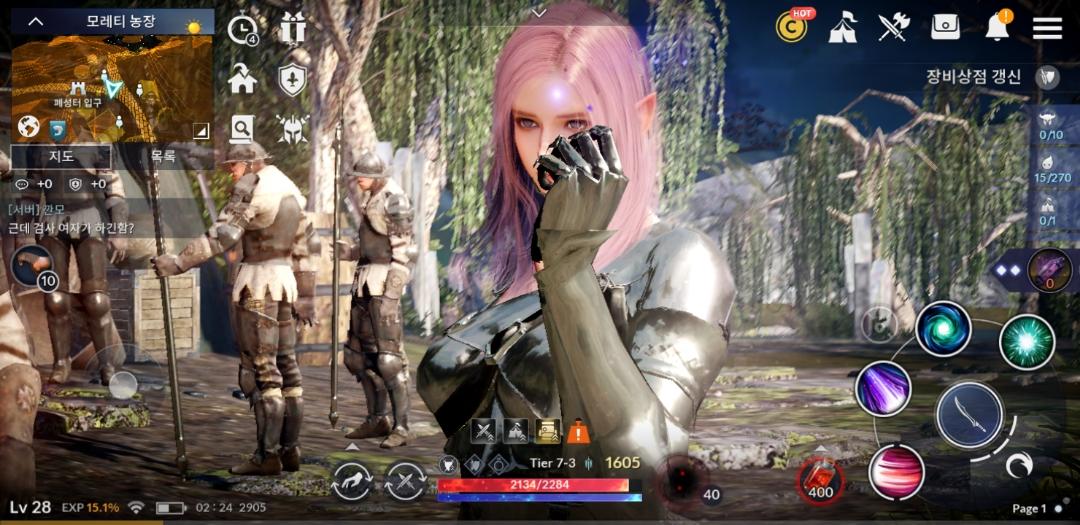
Task: Open the helmet equipment icon
Action: tap(292, 127)
